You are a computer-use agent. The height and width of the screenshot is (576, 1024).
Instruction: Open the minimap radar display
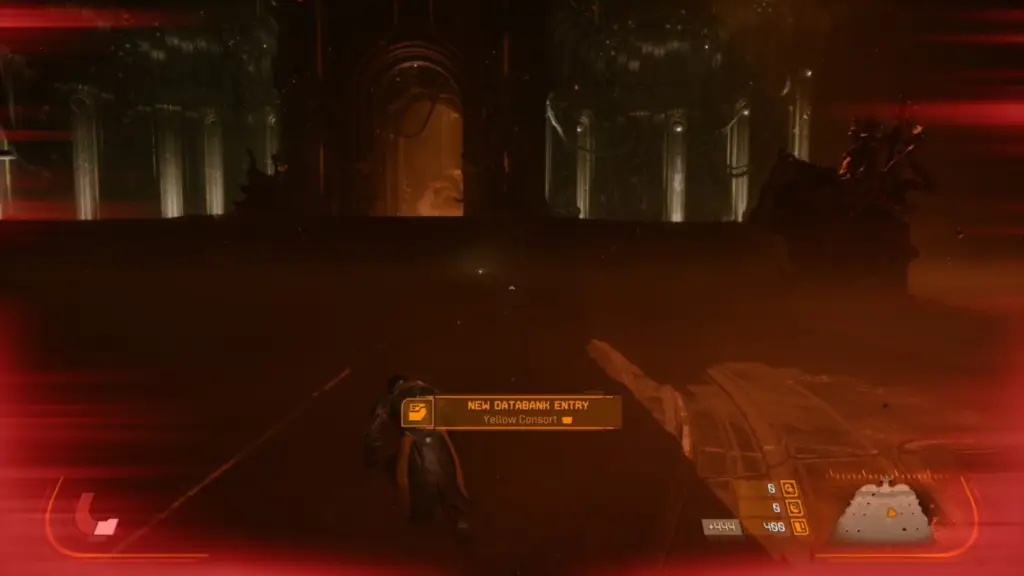(883, 513)
